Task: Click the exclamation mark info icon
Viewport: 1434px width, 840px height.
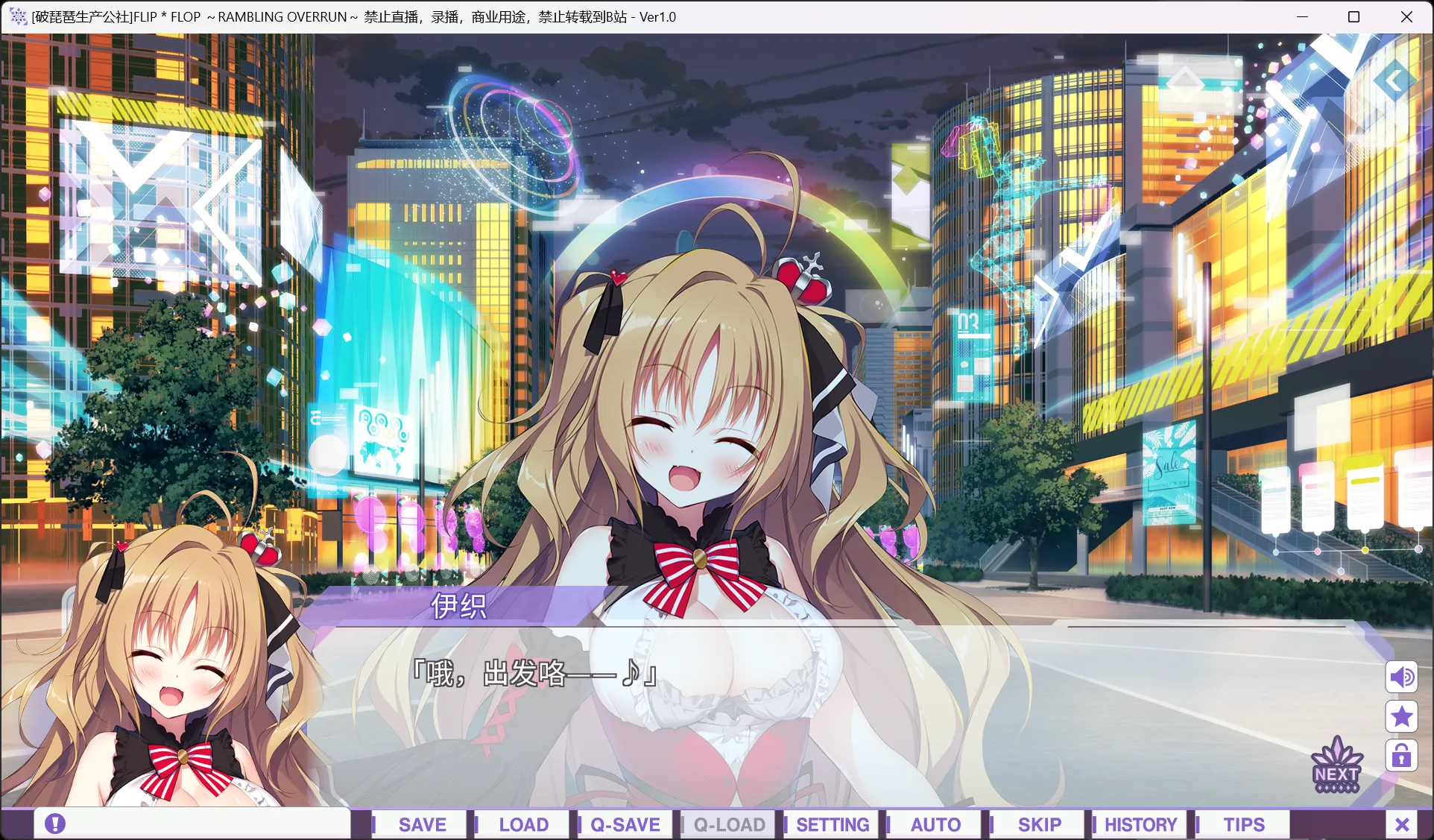Action: (x=55, y=824)
